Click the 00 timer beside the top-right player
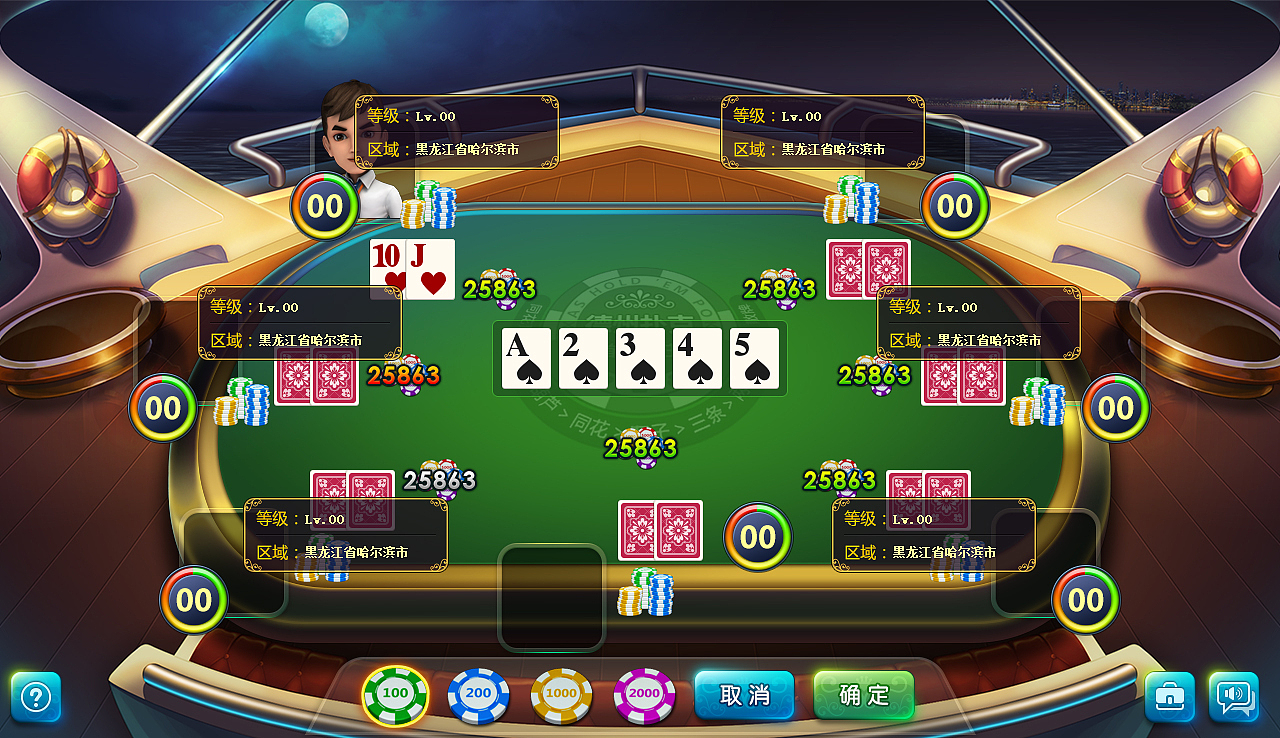Viewport: 1280px width, 738px height. 956,206
